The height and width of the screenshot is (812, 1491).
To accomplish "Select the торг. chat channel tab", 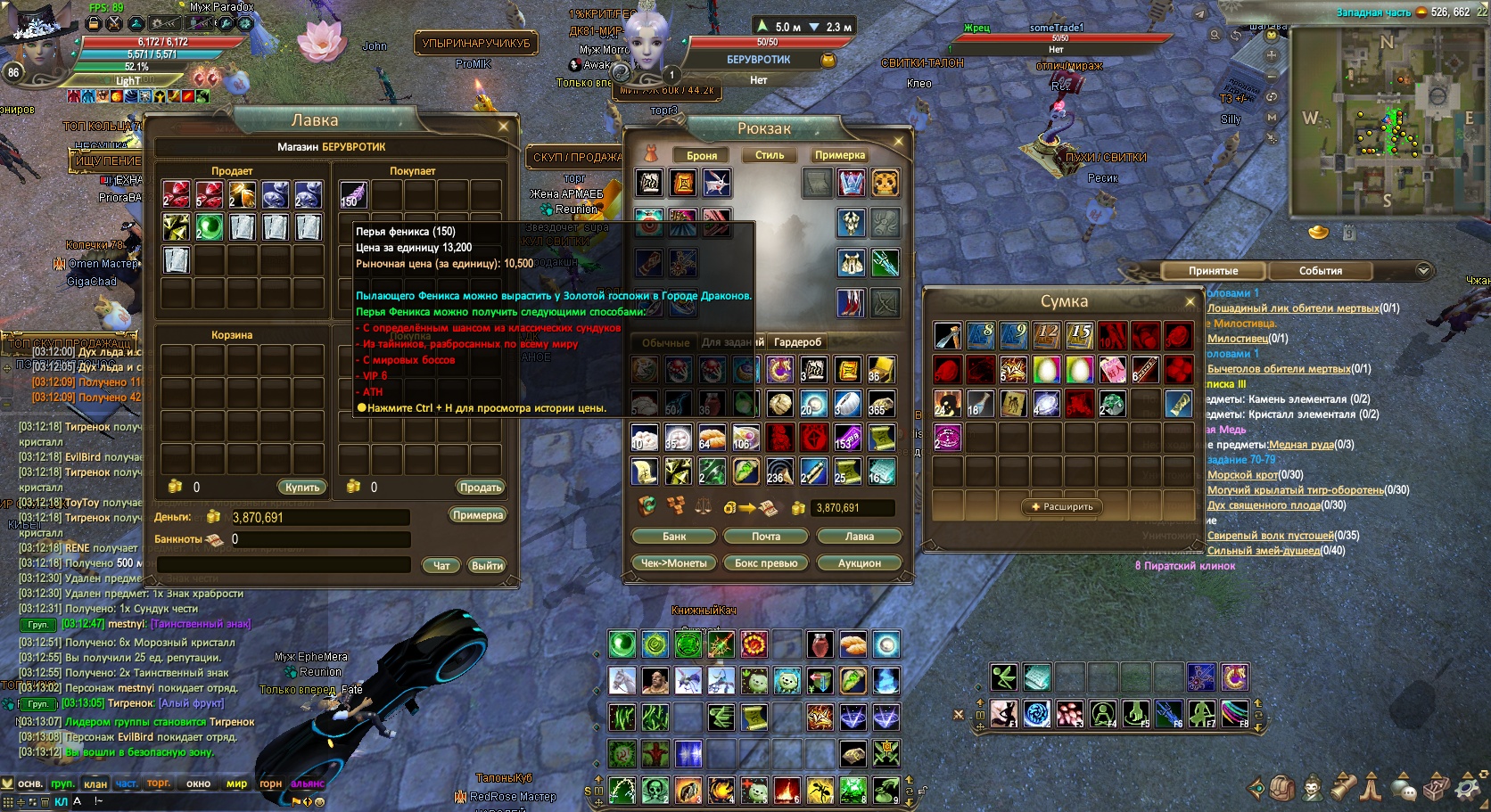I will point(159,783).
